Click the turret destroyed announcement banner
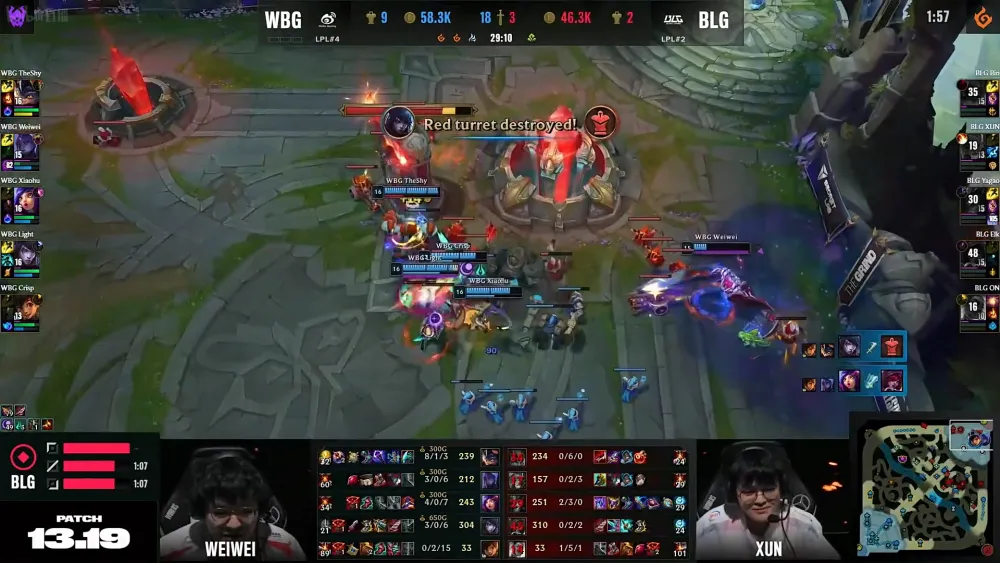 pos(500,124)
